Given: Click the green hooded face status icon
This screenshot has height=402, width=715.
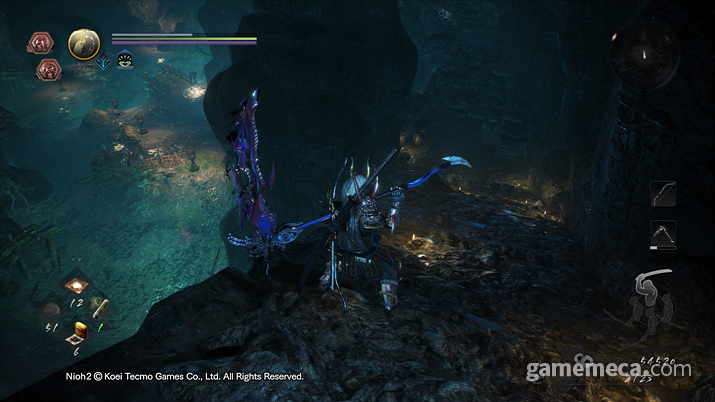Looking at the screenshot, I should [x=125, y=61].
